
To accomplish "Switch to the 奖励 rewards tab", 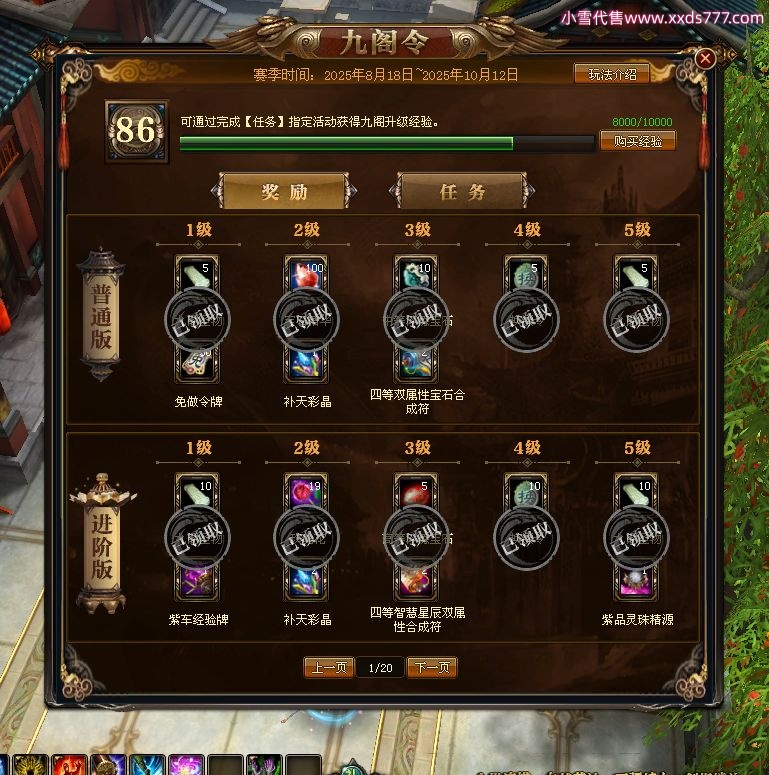I will pos(284,192).
